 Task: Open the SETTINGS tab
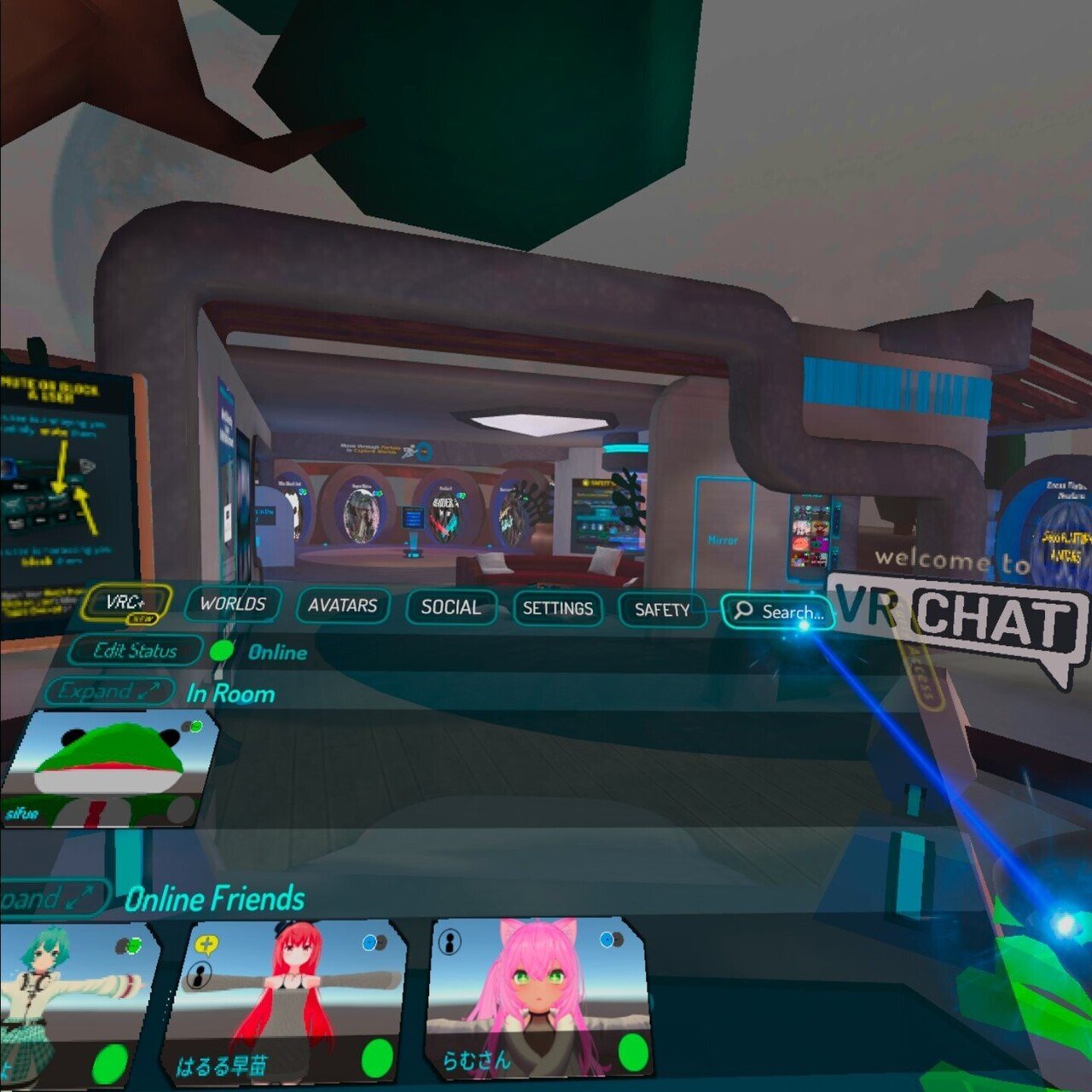click(559, 609)
